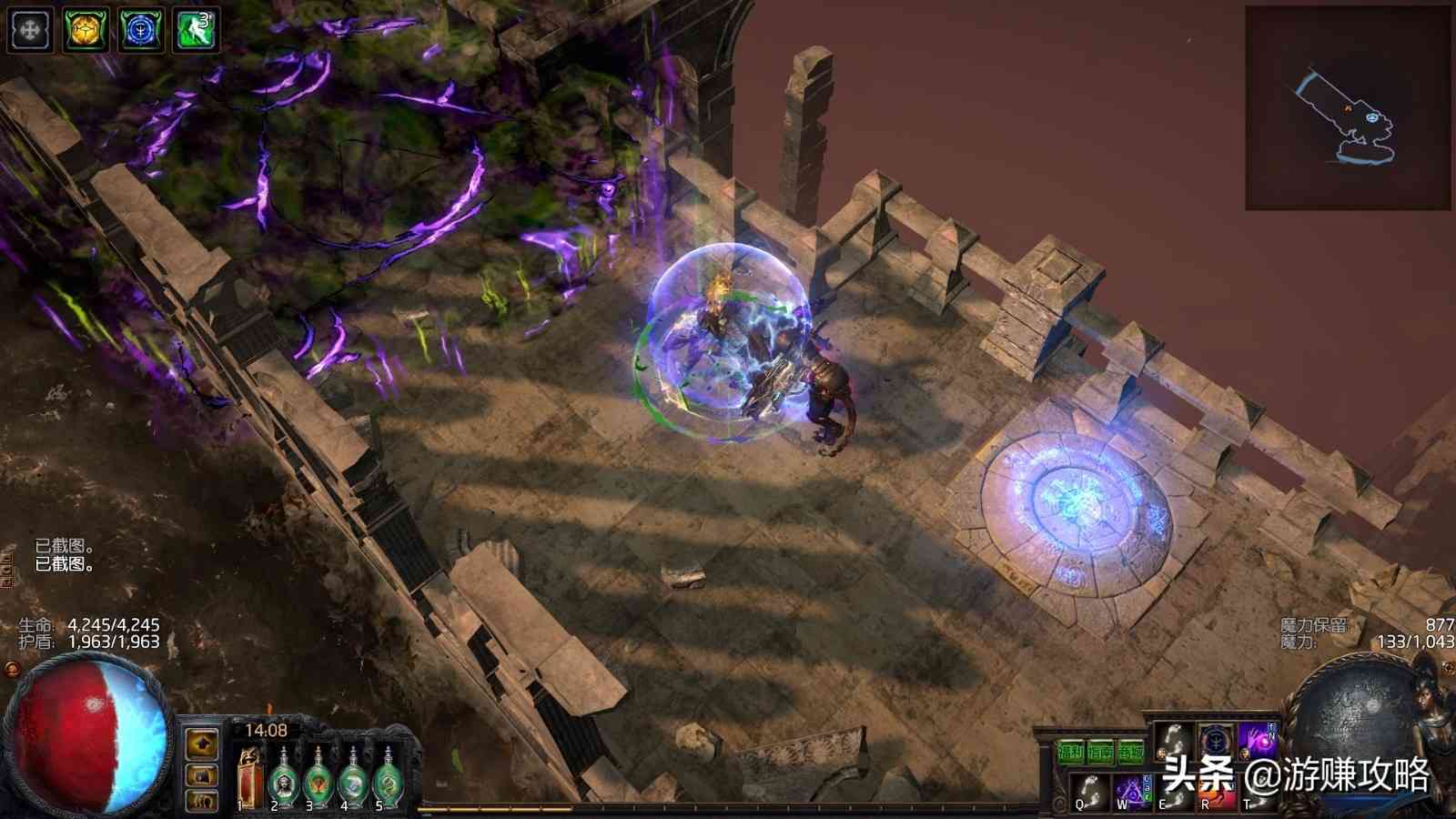Screen dimensions: 1456x819
Task: Click the middle gold button beside flasks
Action: click(x=202, y=774)
